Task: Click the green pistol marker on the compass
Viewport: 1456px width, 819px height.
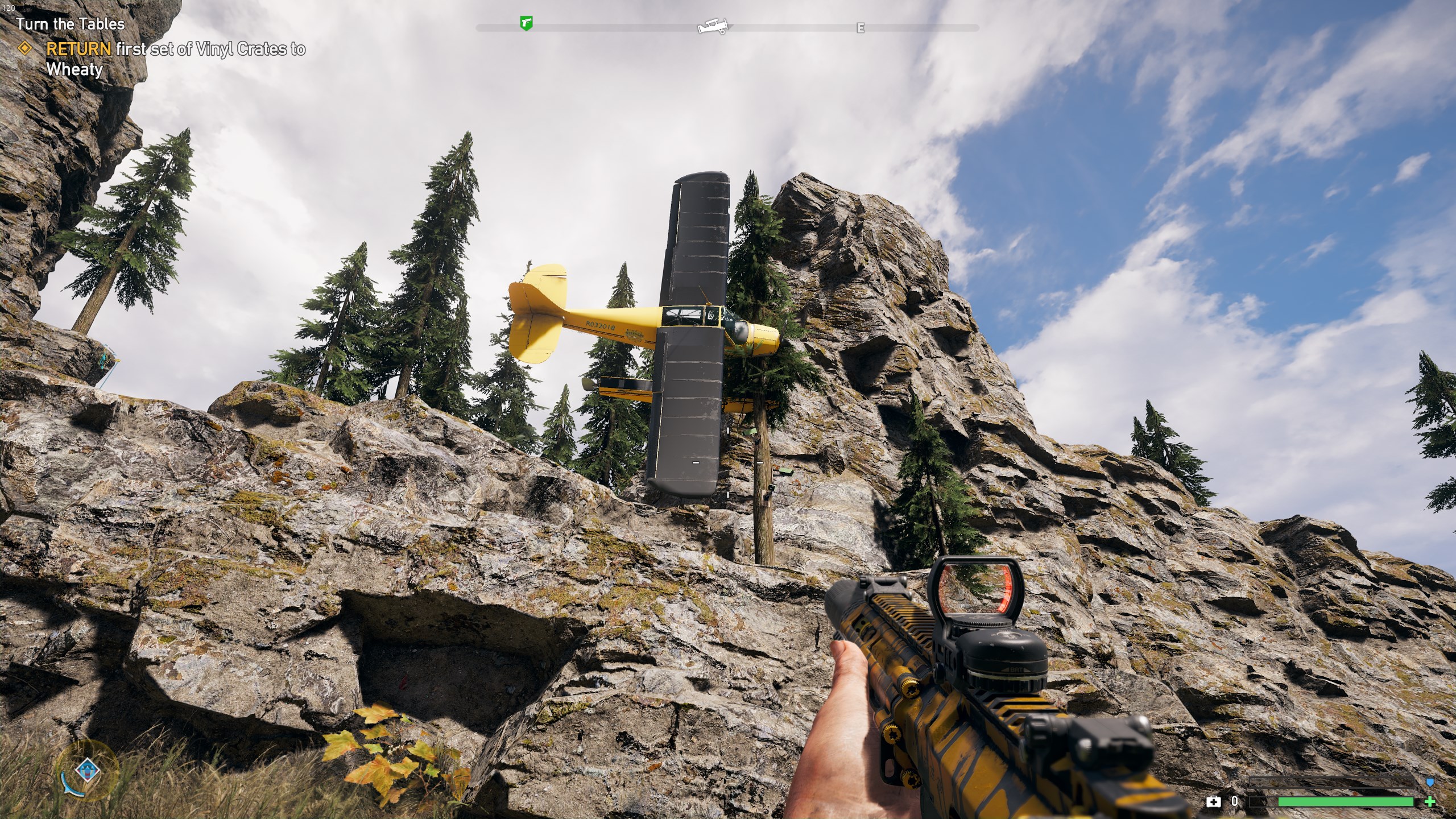Action: pos(527,24)
